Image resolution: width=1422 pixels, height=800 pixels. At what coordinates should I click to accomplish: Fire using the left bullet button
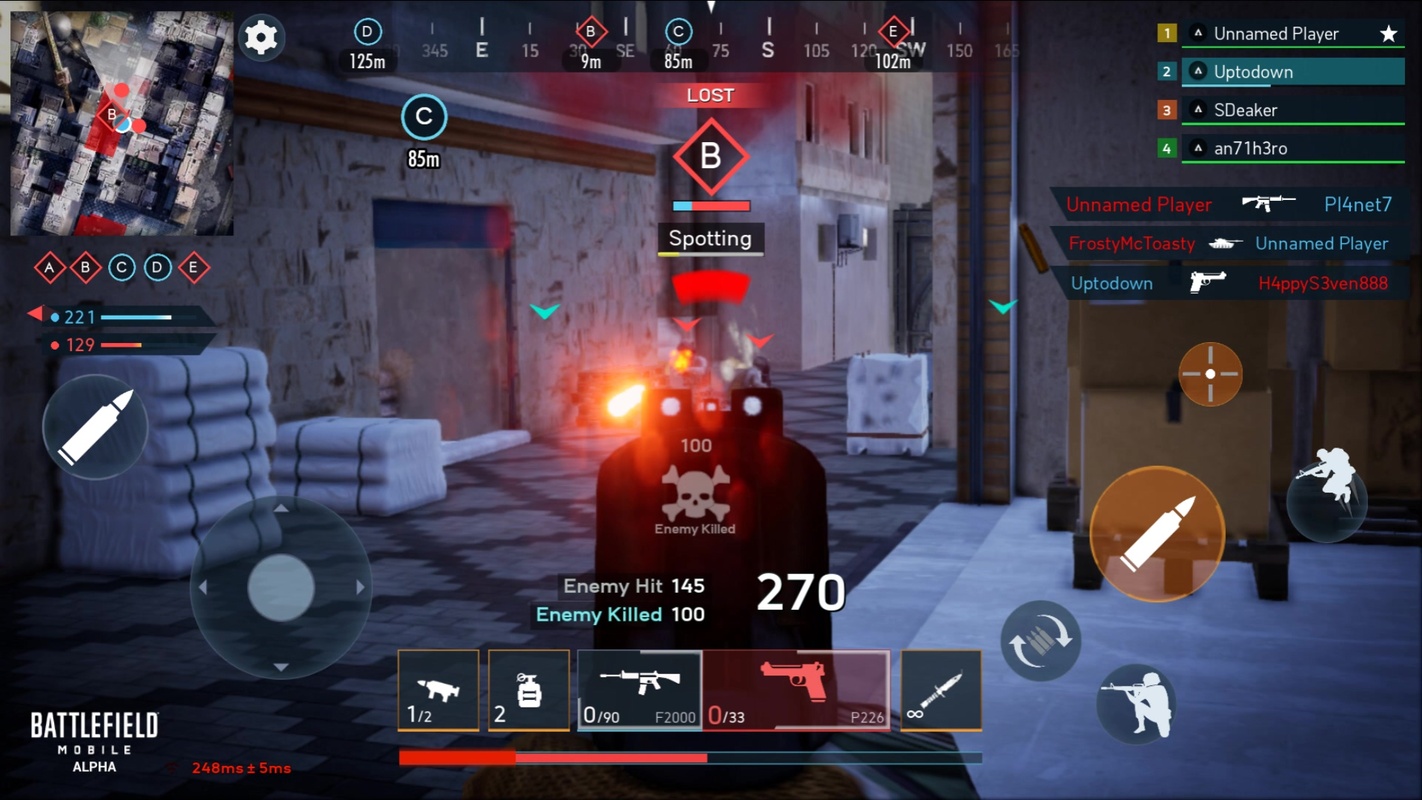coord(95,427)
